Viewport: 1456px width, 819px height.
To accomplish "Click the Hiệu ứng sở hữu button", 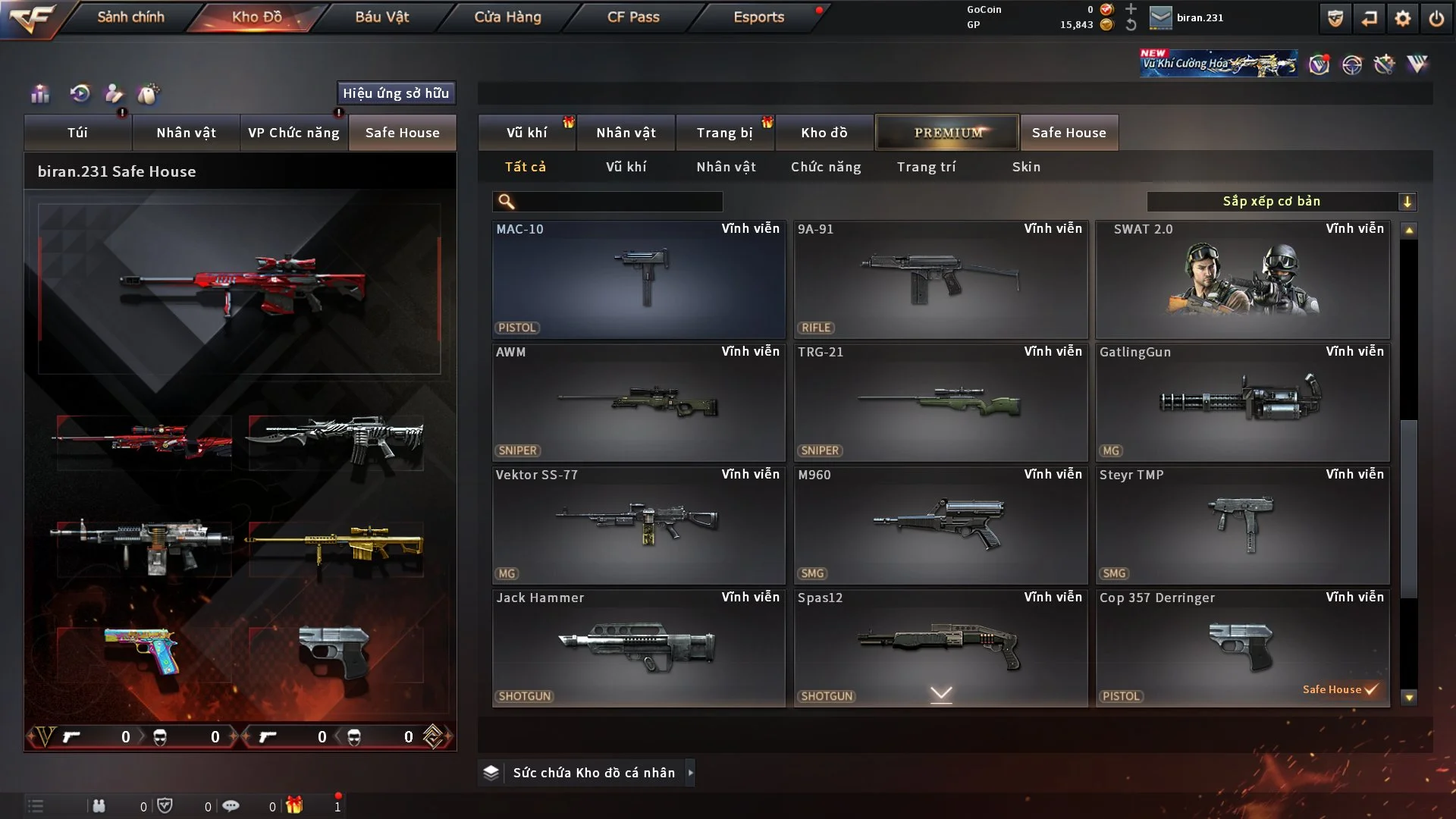I will click(x=396, y=93).
